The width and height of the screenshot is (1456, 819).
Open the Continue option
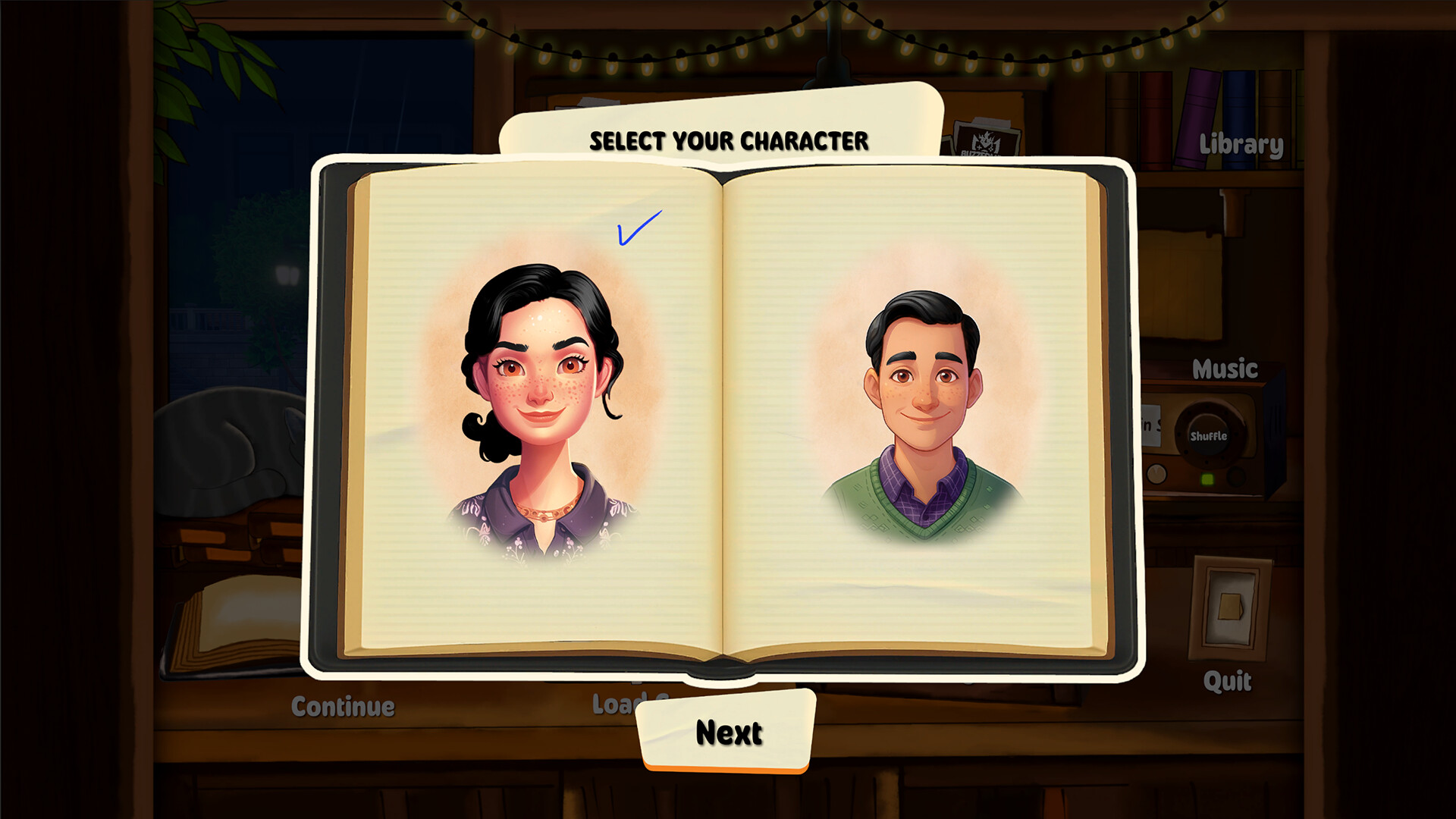coord(343,706)
